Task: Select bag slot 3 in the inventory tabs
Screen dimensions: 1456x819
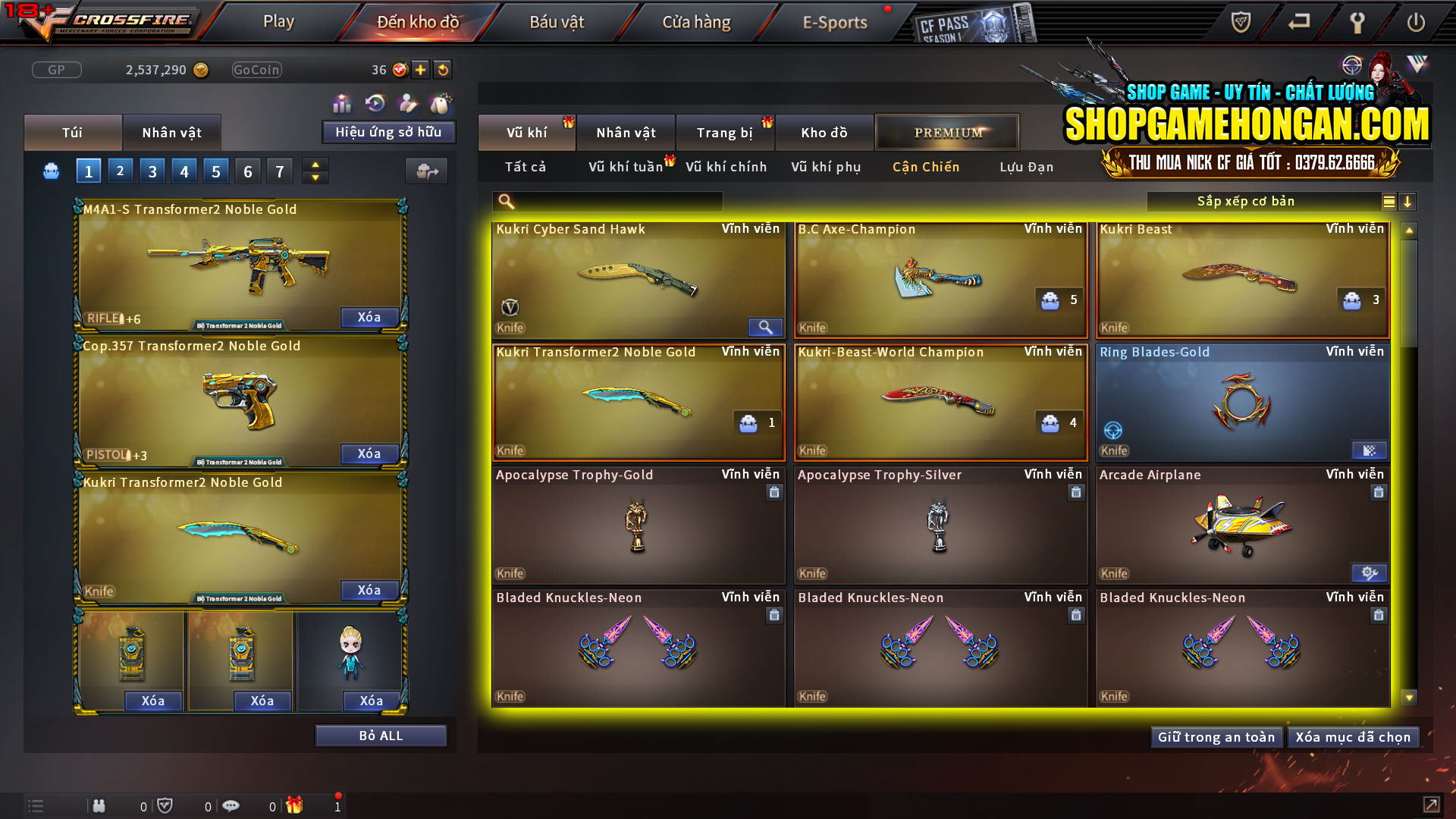Action: (x=152, y=171)
